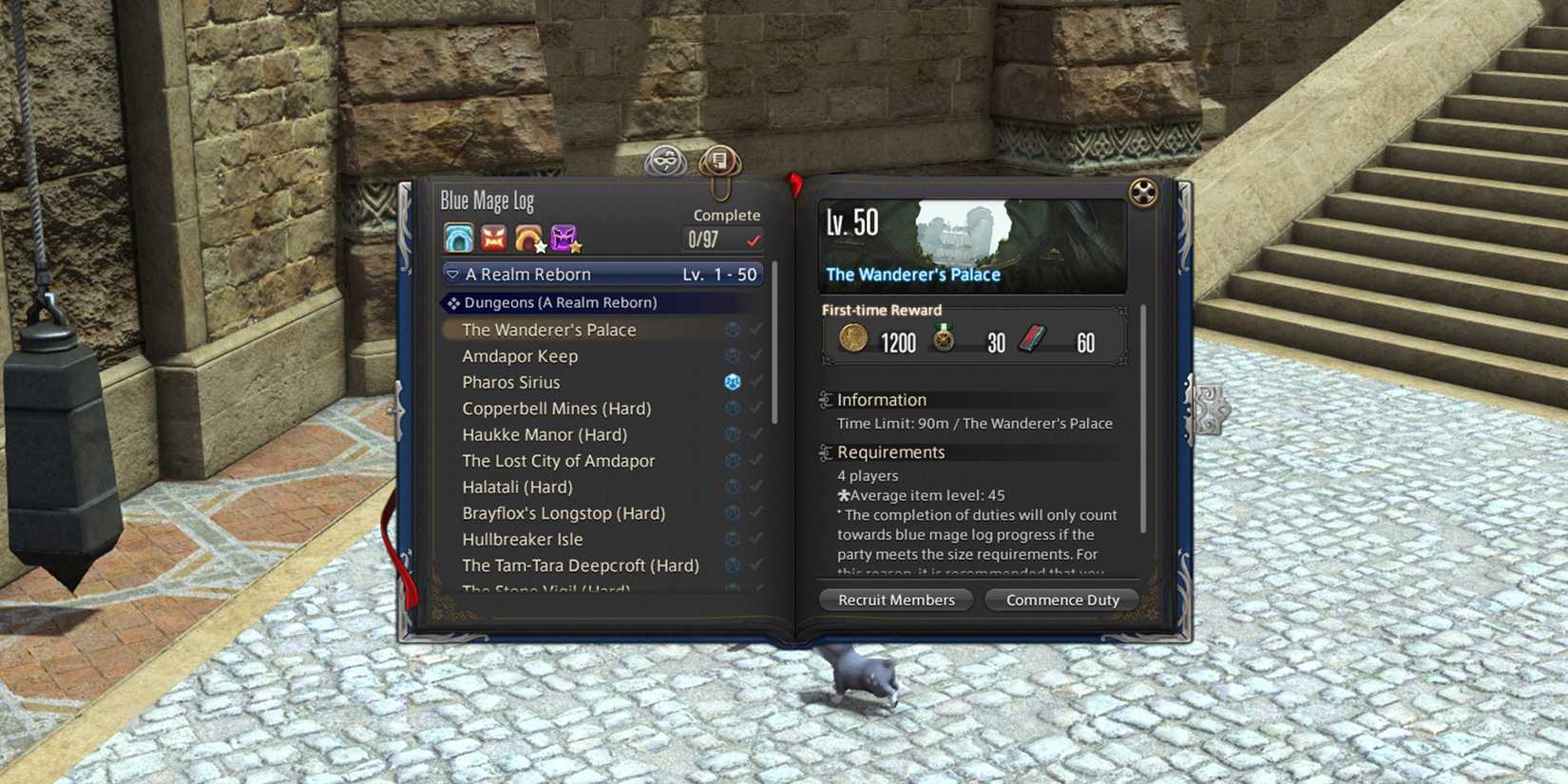Image resolution: width=1568 pixels, height=784 pixels.
Task: Select the red trials filter icon
Action: click(493, 237)
